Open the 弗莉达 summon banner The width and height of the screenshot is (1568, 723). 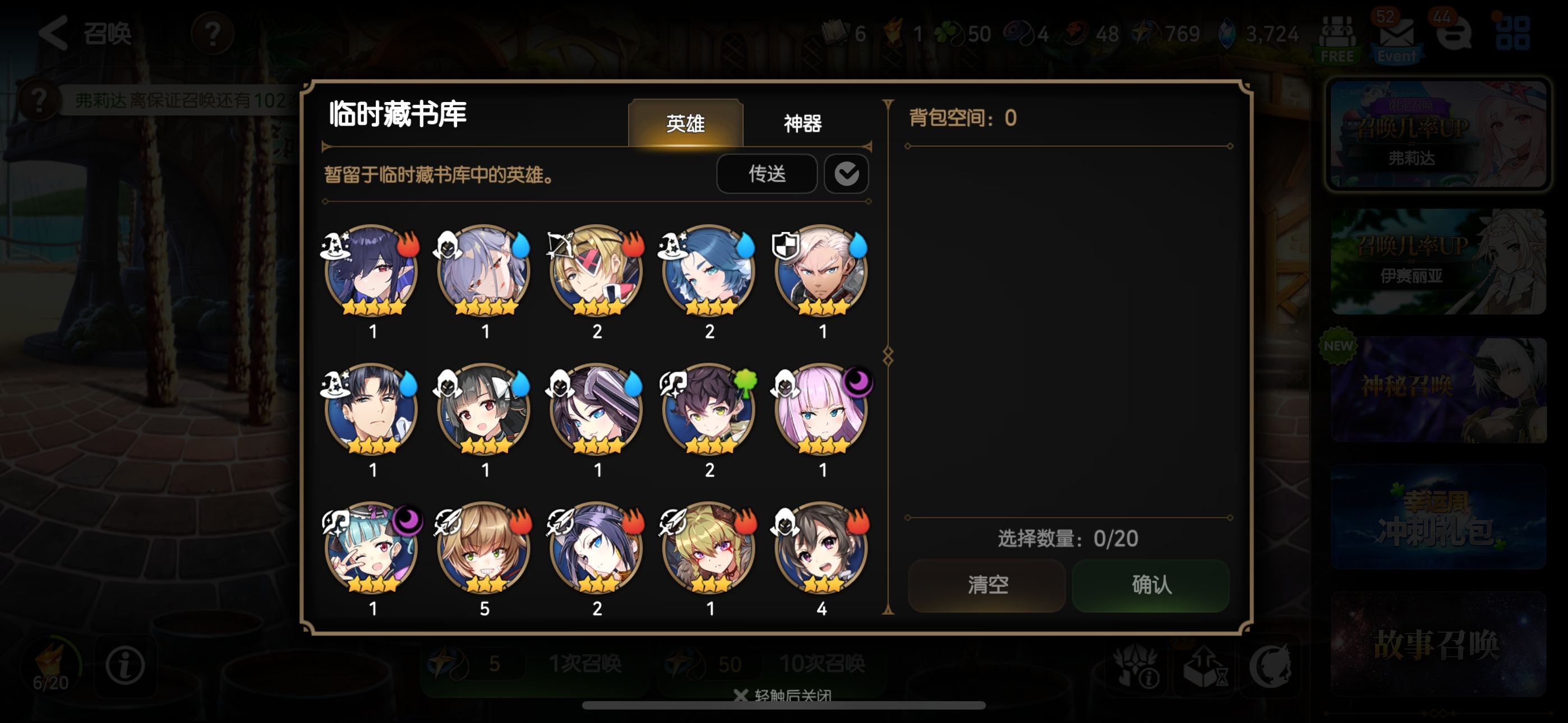coord(1437,135)
